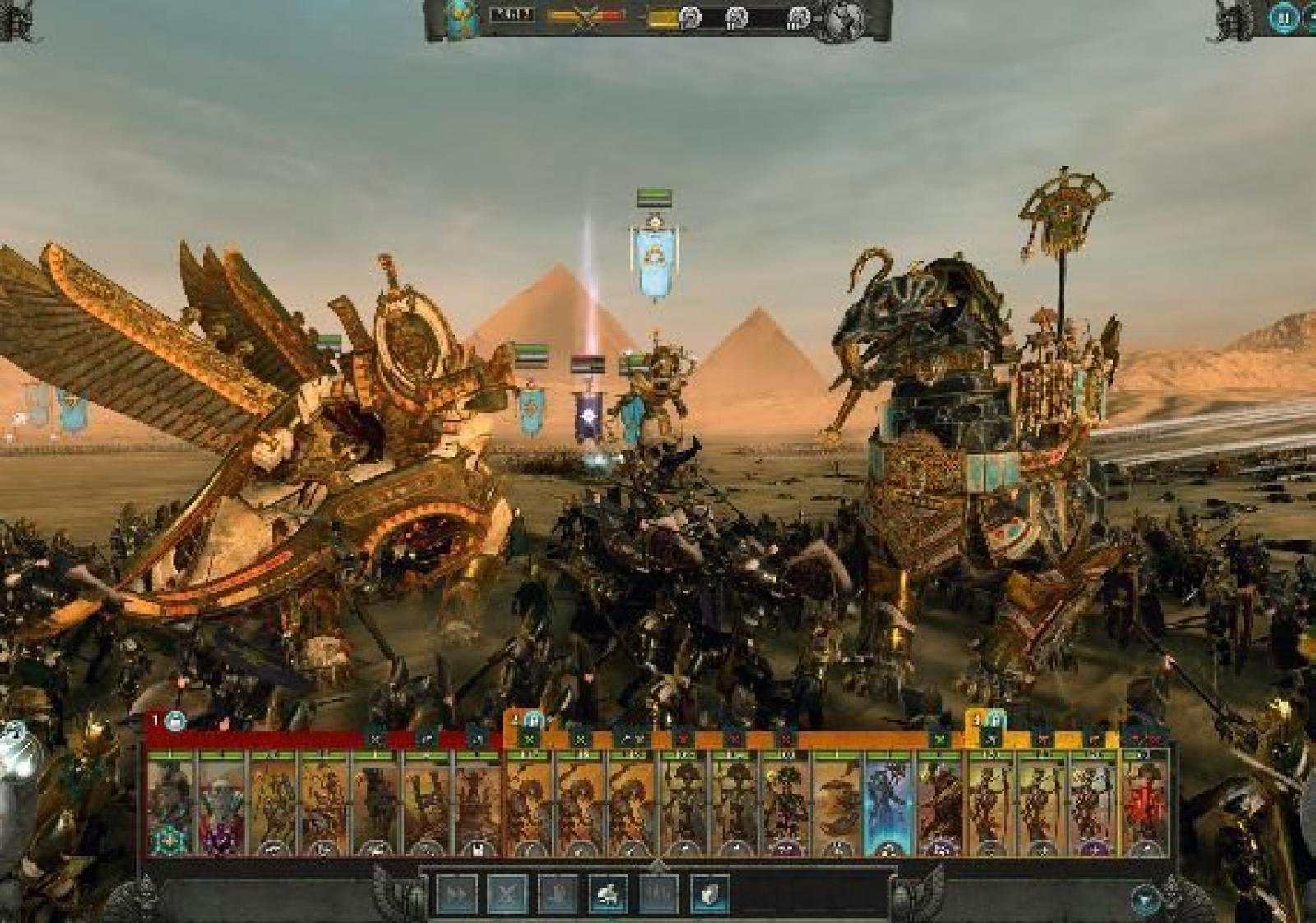Click the light blue unit banner above battlefield
The width and height of the screenshot is (1316, 923).
pos(656,260)
